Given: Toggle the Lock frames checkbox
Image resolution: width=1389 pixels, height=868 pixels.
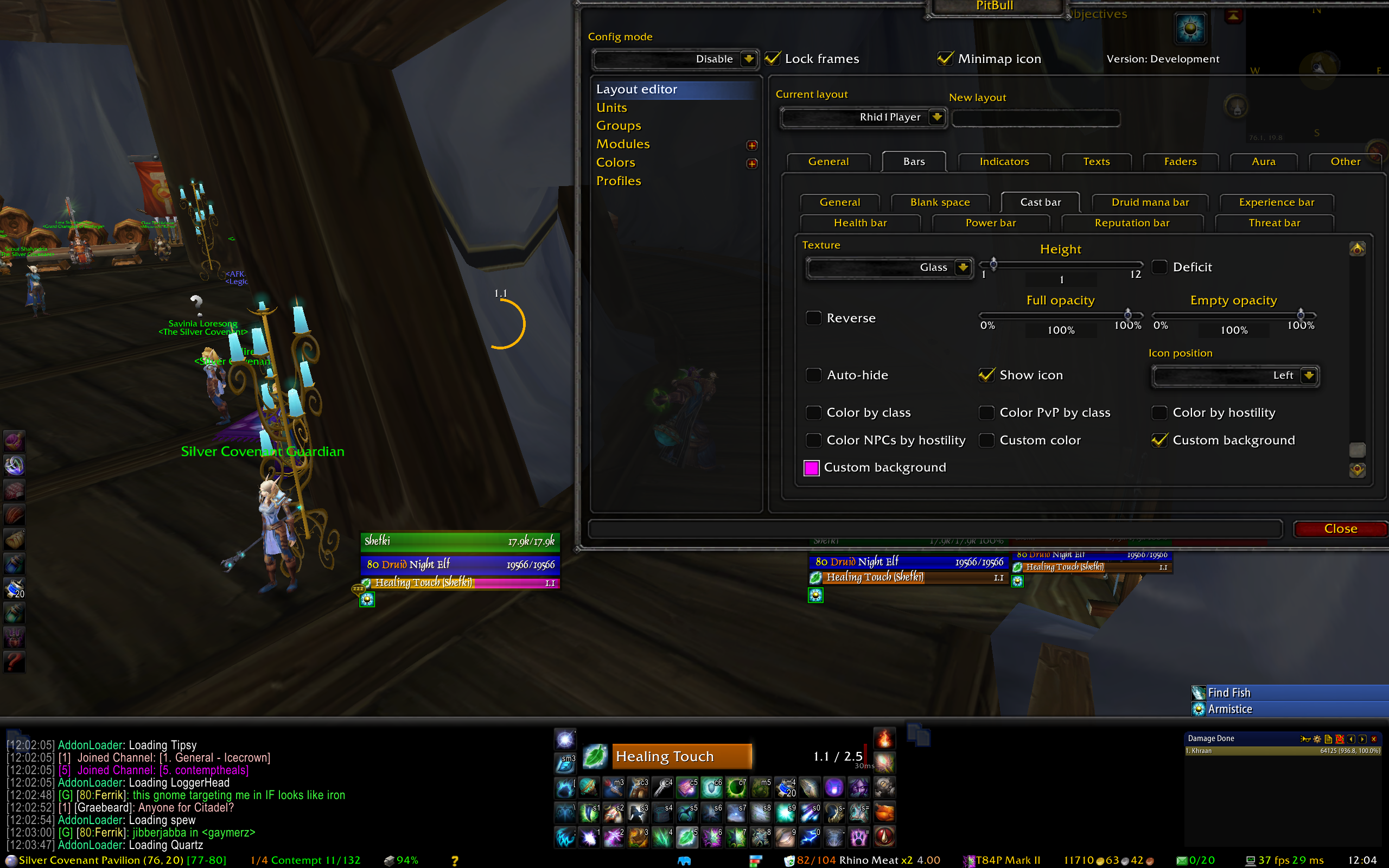Looking at the screenshot, I should tap(773, 59).
